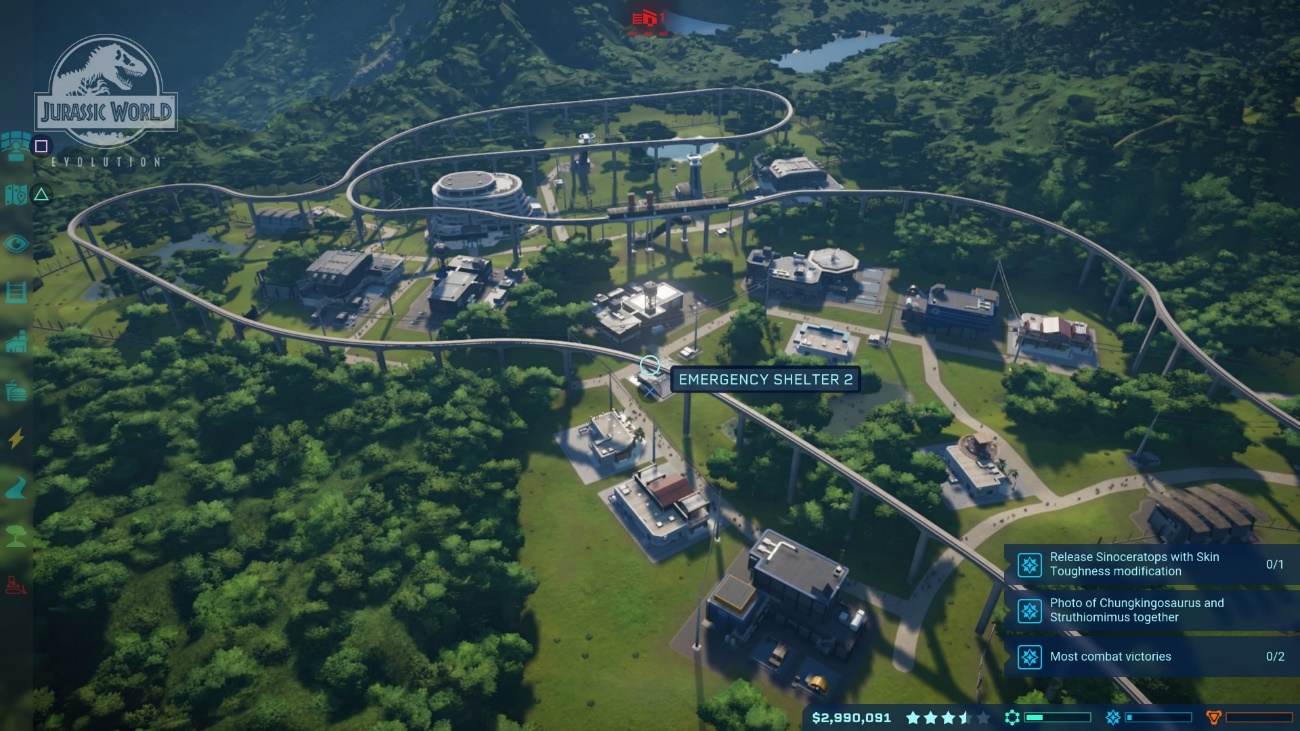Click the orange security reputation icon
Screen dimensions: 1300x731
coord(1213,717)
